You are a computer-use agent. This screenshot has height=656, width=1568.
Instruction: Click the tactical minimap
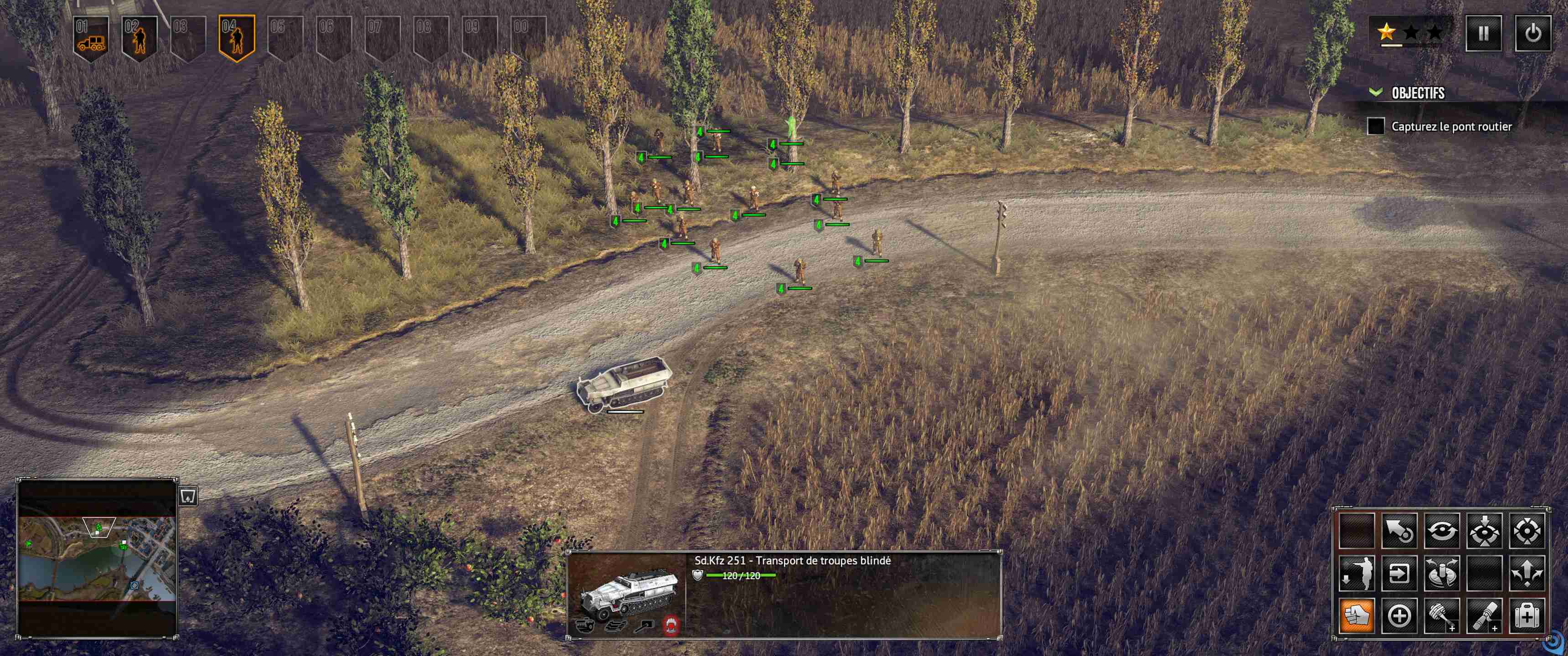pyautogui.click(x=98, y=558)
